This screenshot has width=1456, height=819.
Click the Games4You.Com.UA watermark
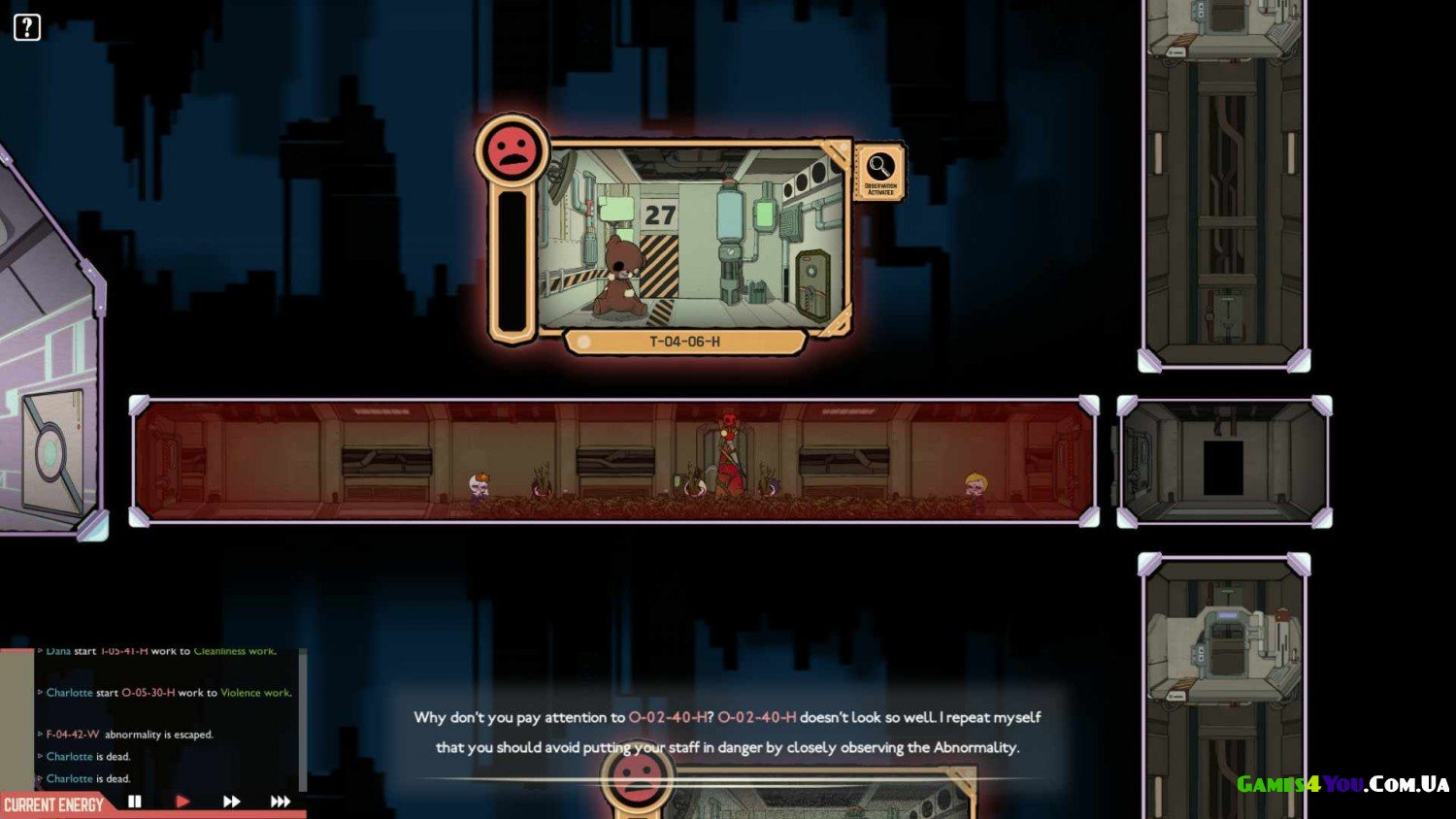(x=1342, y=784)
